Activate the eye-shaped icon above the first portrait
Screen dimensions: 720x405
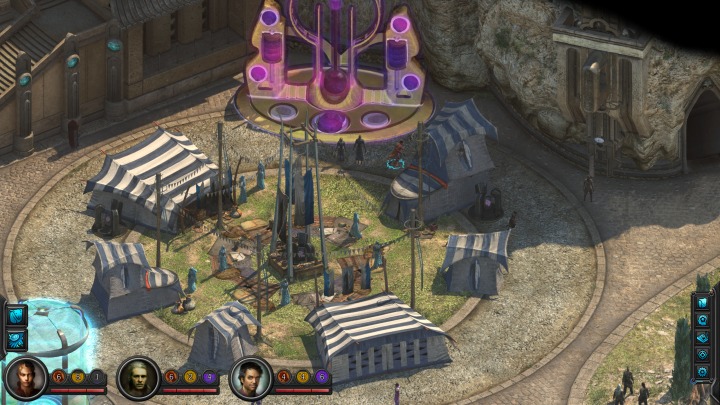17,340
